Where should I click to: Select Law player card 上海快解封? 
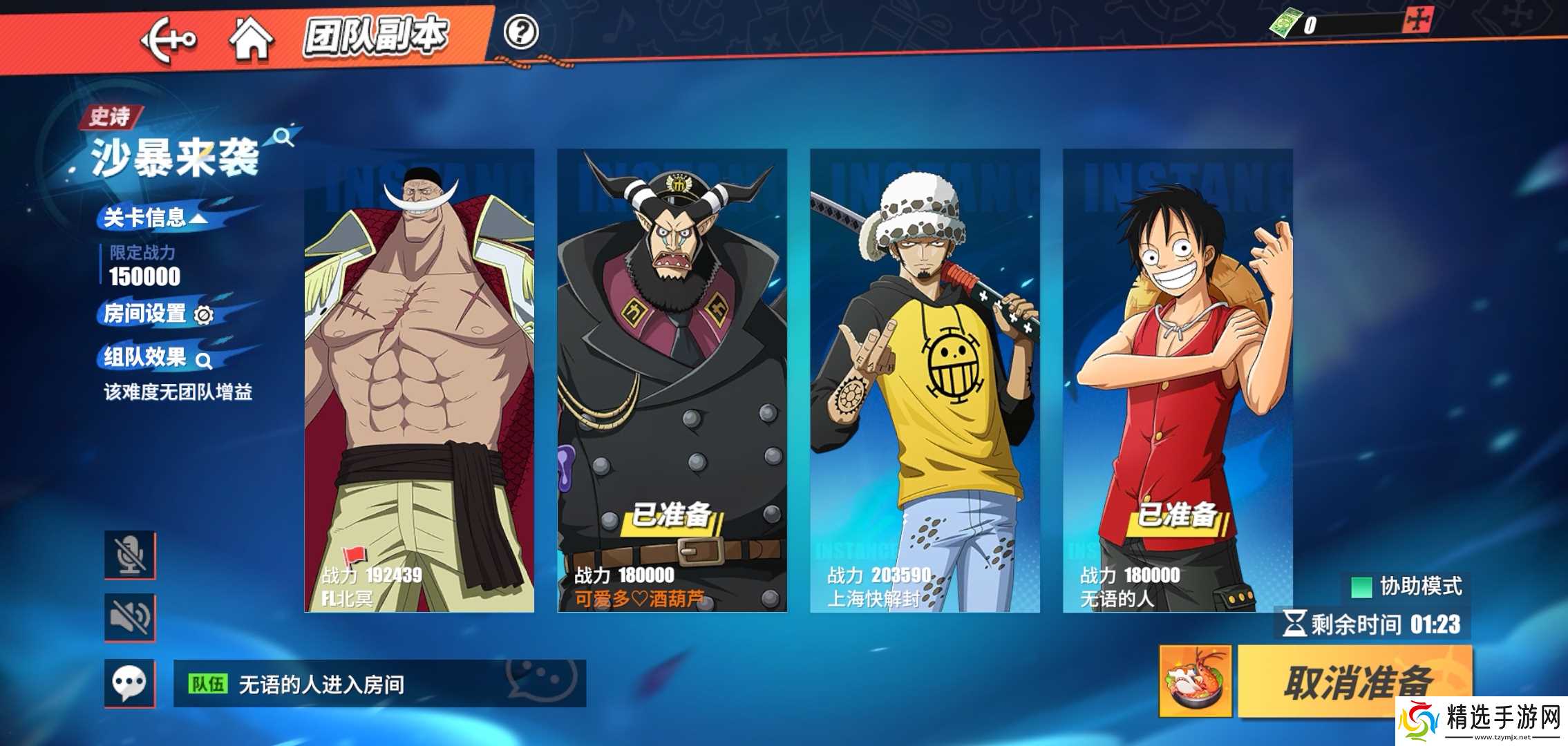925,380
